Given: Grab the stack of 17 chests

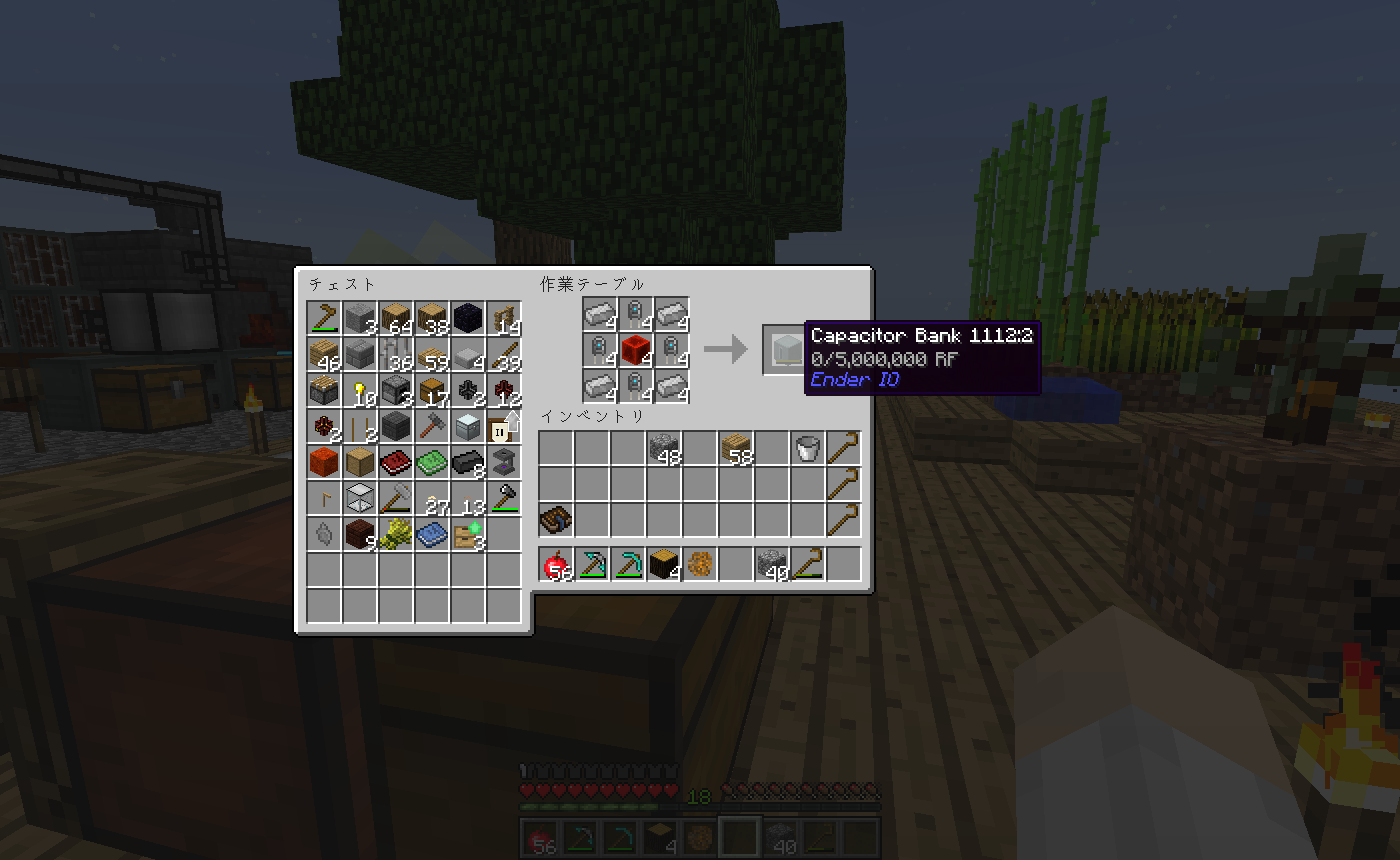Looking at the screenshot, I should pos(432,390).
